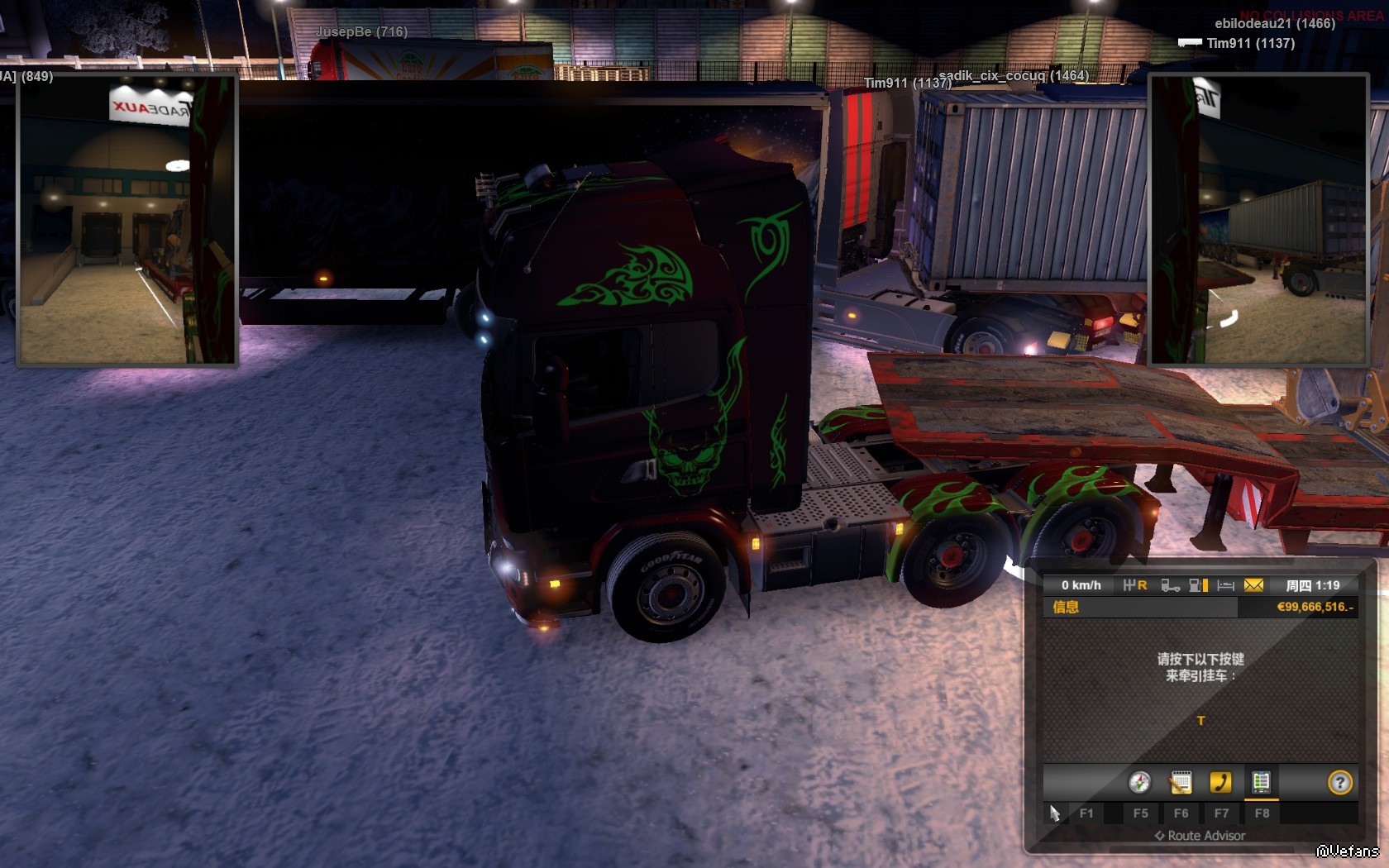Click the truck damage status icon
This screenshot has height=868, width=1389.
pos(1170,585)
